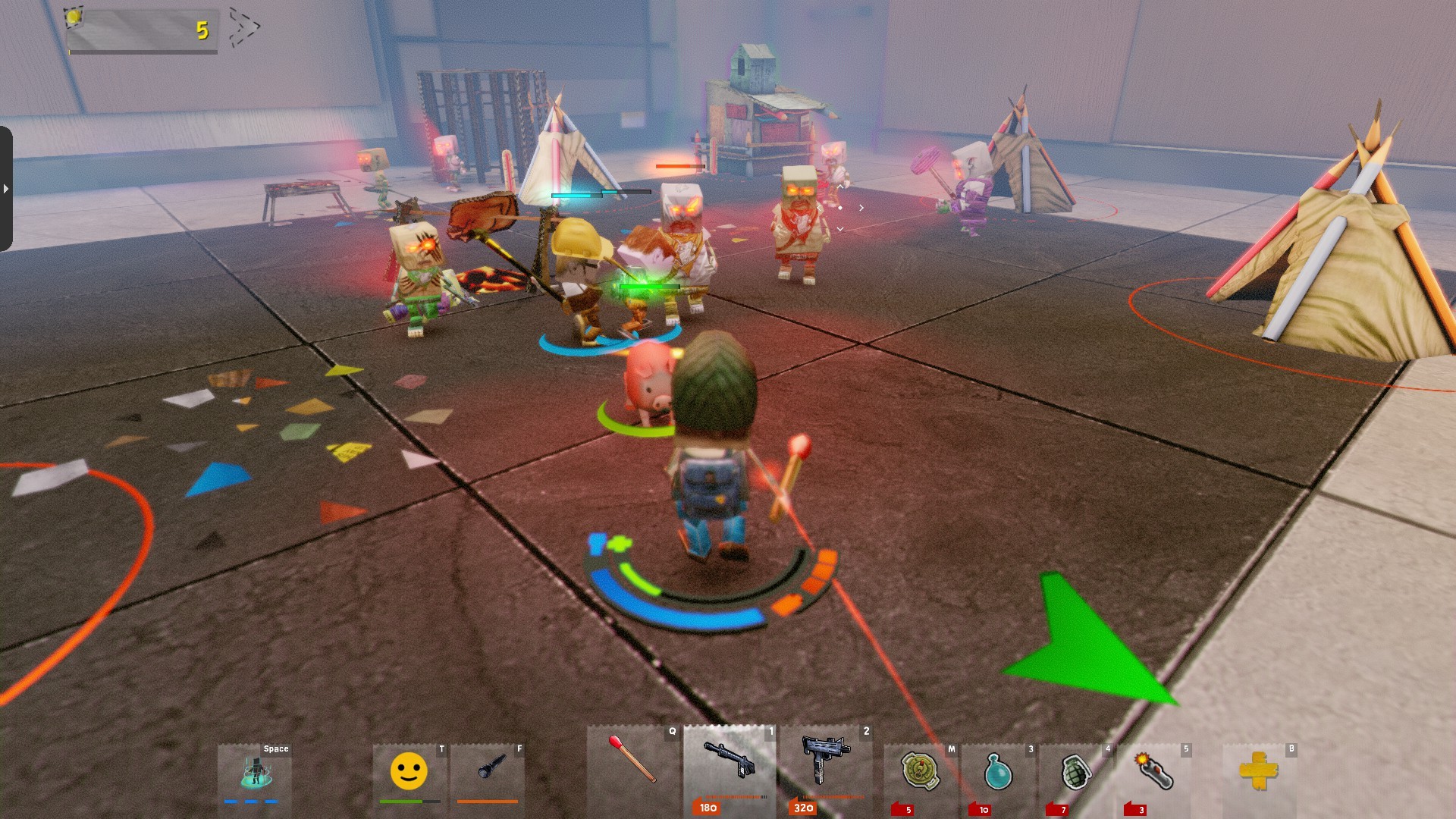
Task: Select the landmine item slot
Action: pos(921,772)
